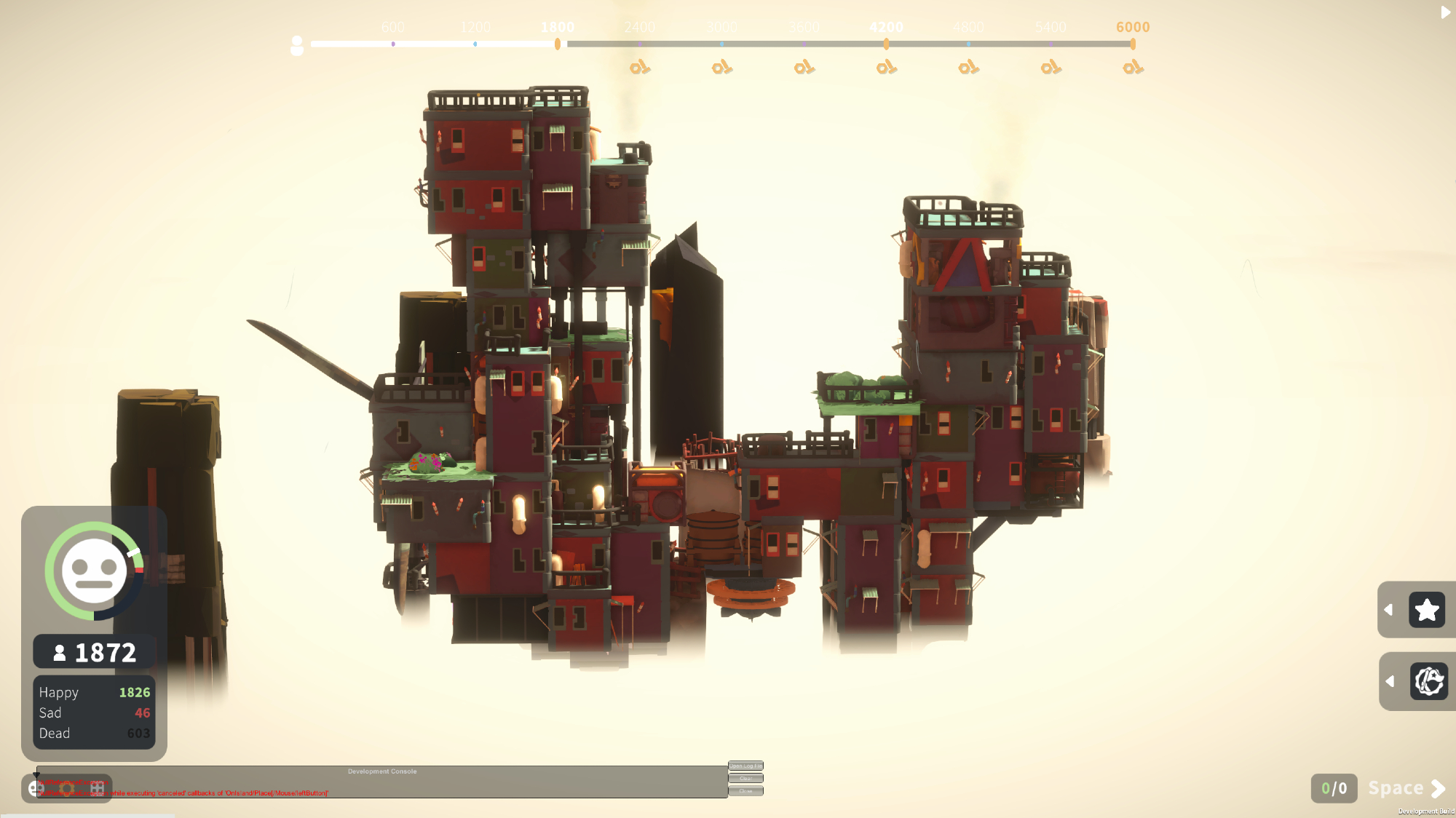1456x818 pixels.
Task: Close the Development Console
Action: click(745, 791)
